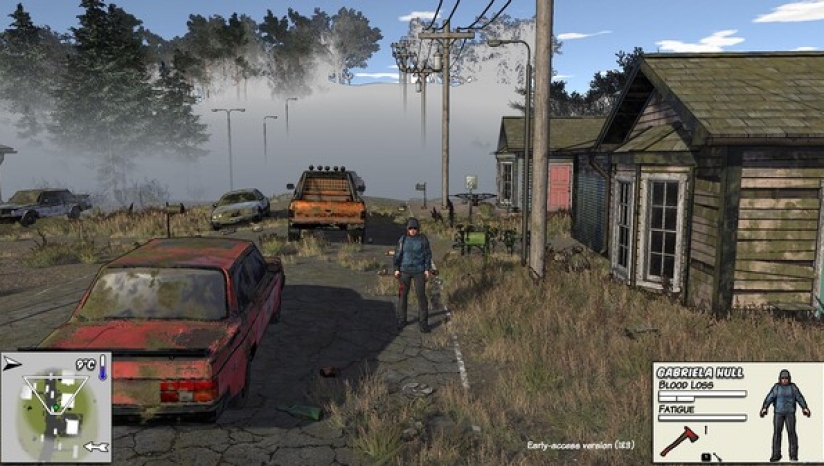Click the minimap of the neighborhood
Viewport: 824px width, 466px height.
(x=55, y=408)
